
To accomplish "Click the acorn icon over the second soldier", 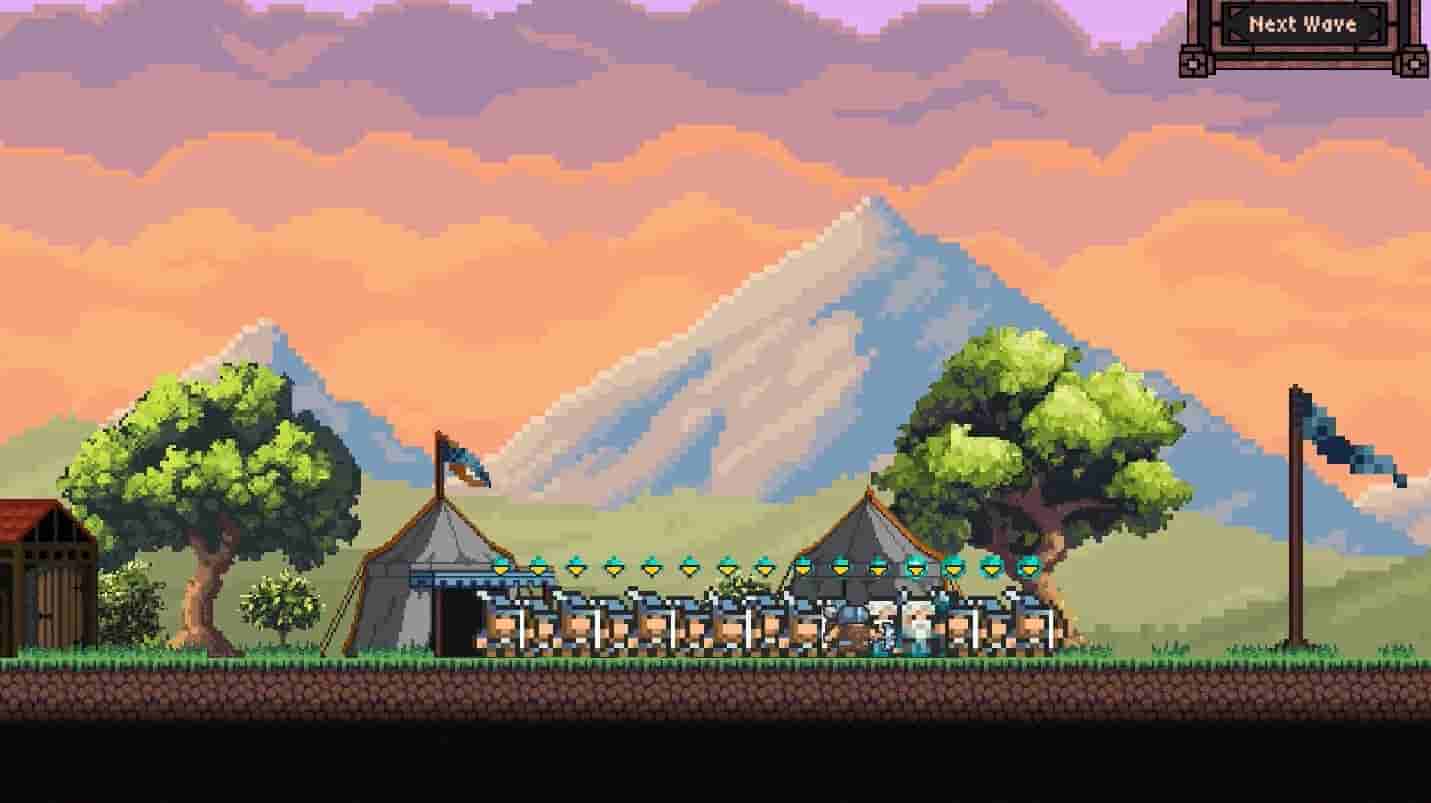I will [x=535, y=568].
